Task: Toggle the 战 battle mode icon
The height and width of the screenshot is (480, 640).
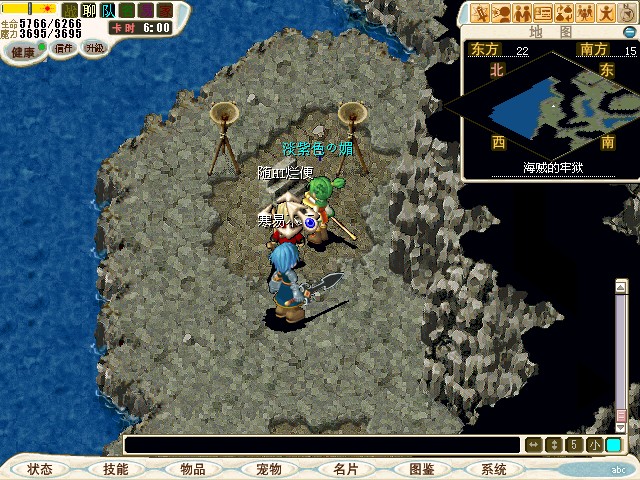Action: [x=69, y=10]
